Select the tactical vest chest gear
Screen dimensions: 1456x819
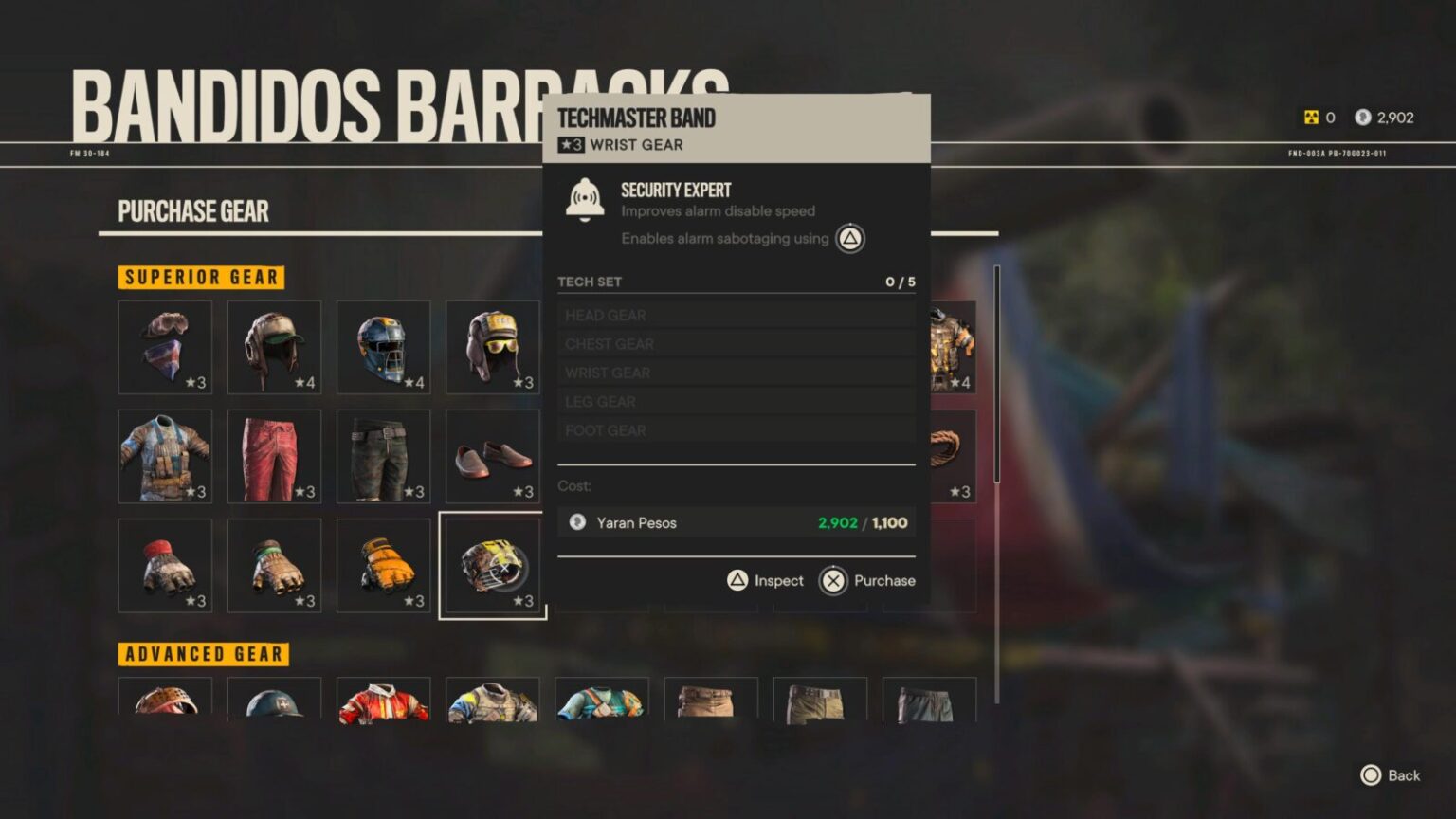point(165,456)
